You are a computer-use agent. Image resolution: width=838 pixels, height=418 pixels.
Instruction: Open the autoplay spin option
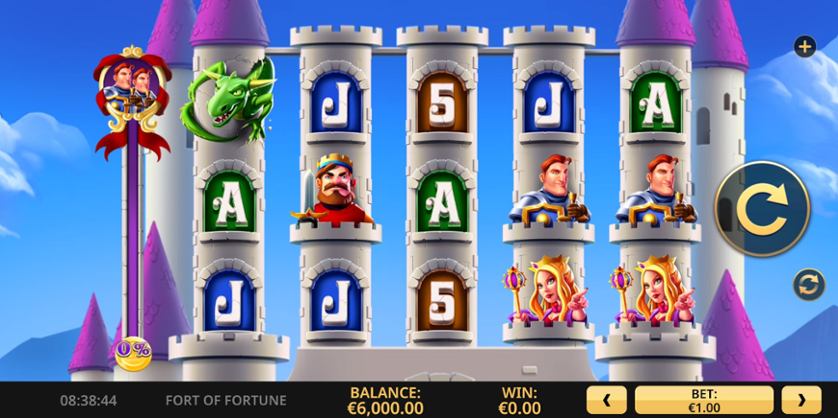click(804, 284)
